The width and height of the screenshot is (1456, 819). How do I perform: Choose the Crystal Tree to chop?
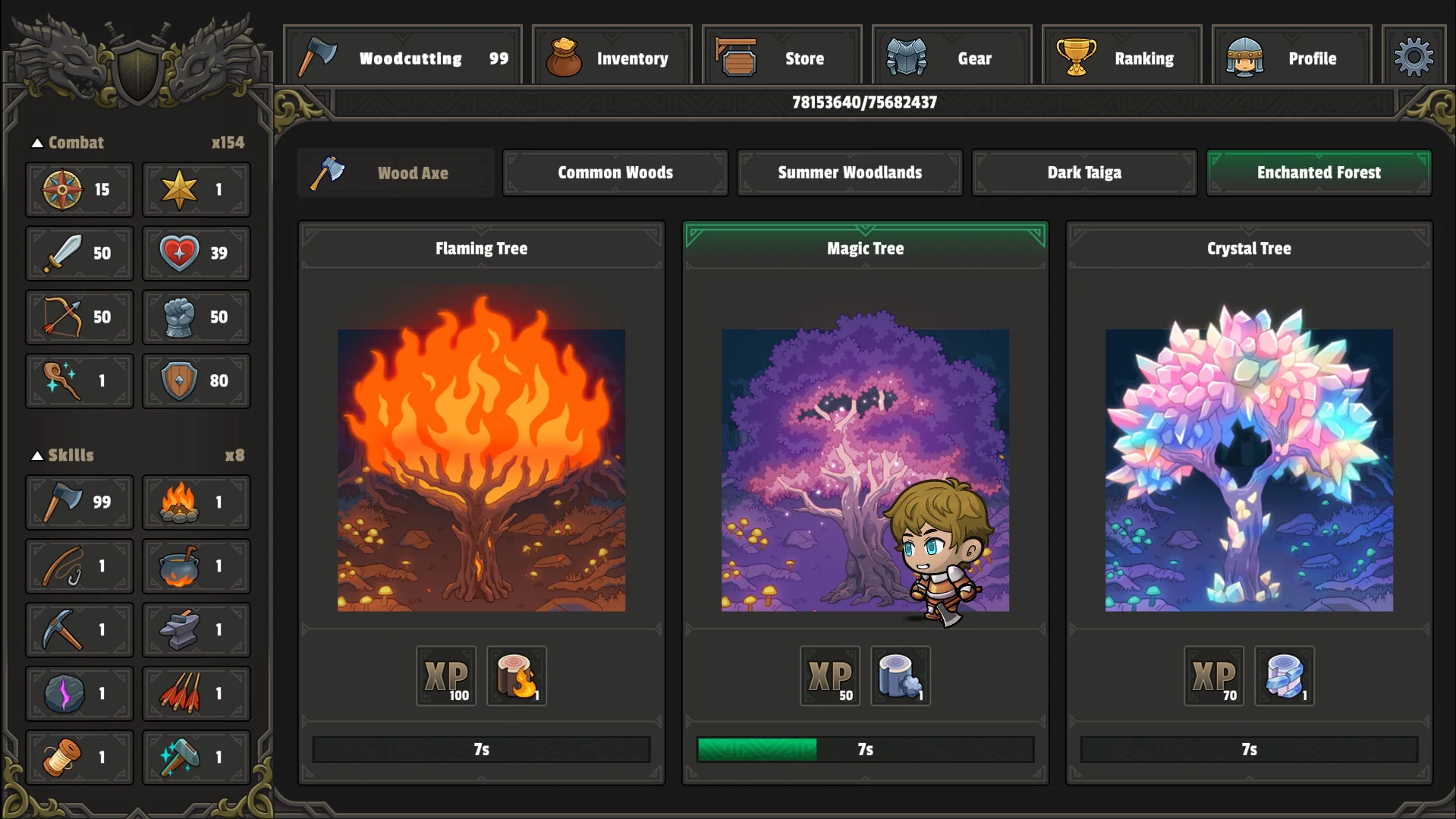point(1249,470)
